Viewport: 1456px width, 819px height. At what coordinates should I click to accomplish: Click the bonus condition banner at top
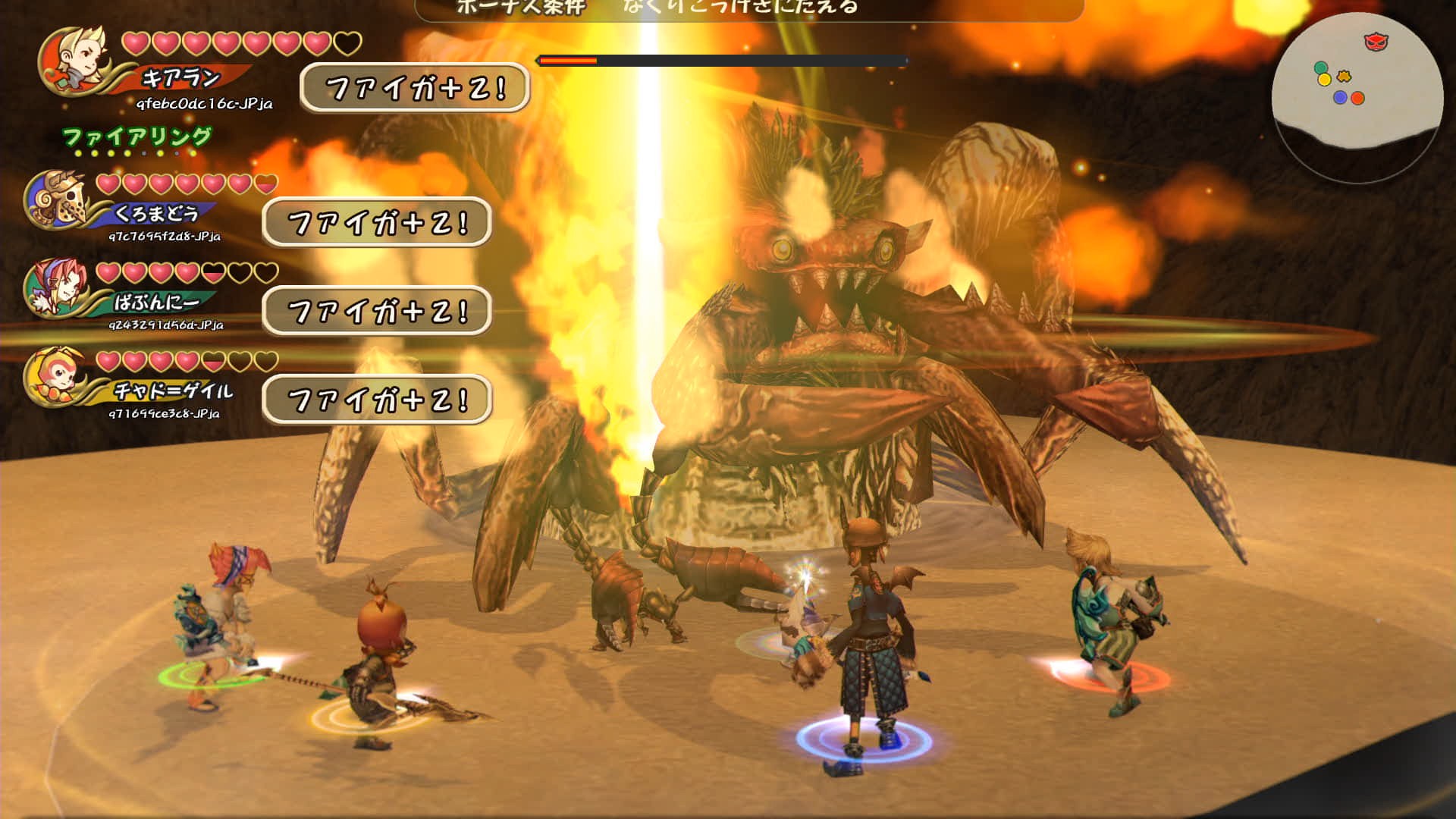tap(749, 9)
